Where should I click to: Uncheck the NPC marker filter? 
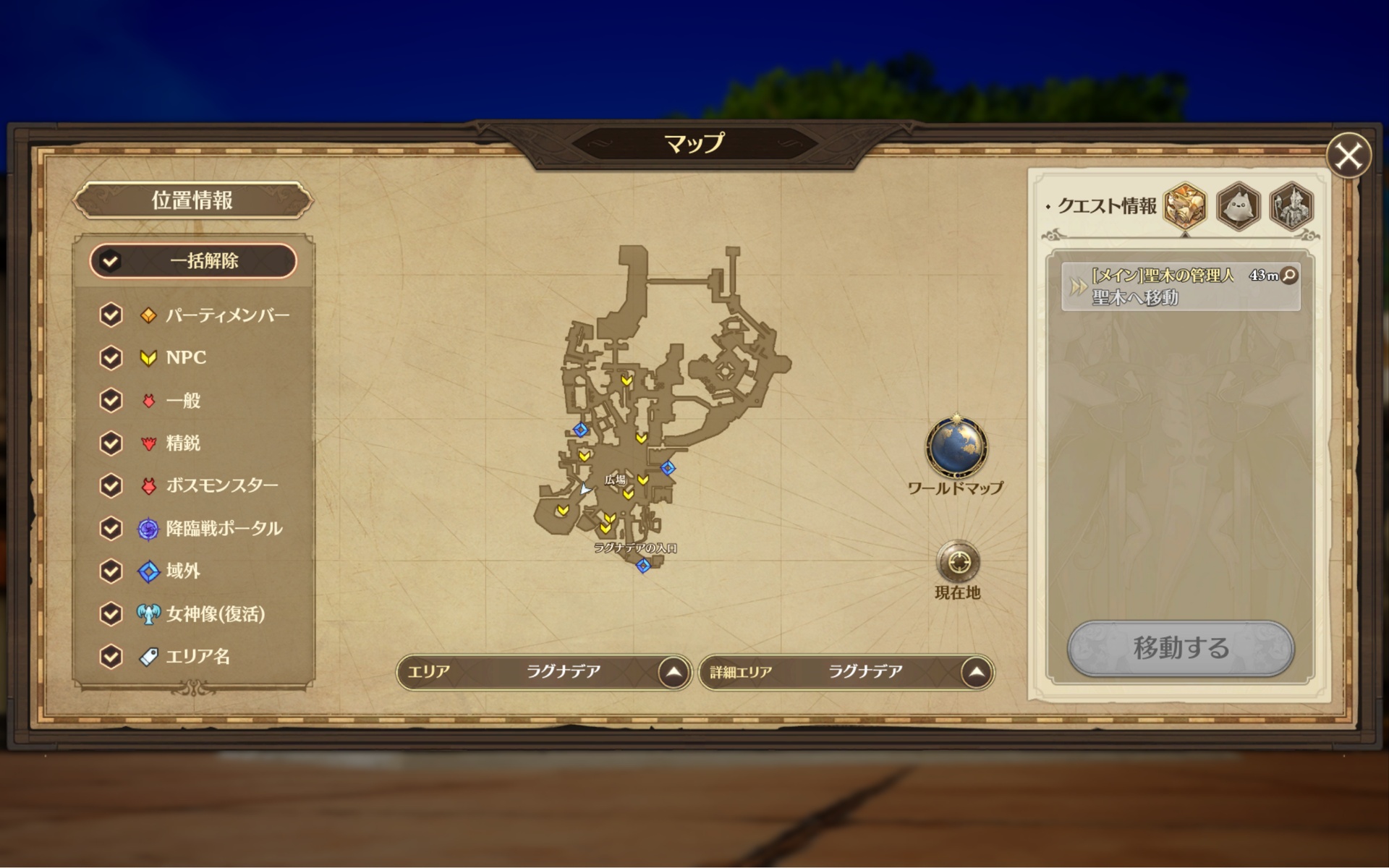(x=111, y=357)
